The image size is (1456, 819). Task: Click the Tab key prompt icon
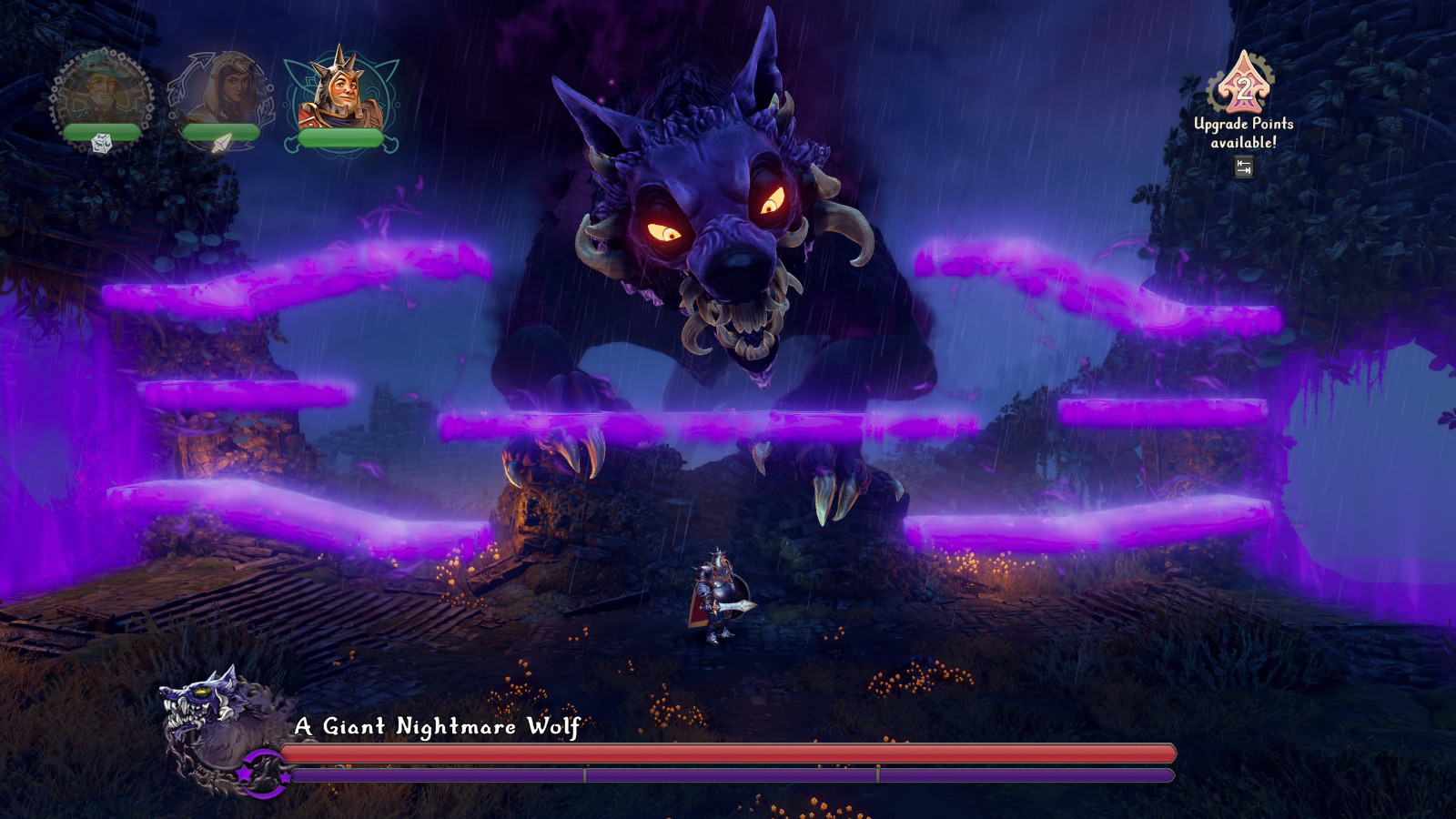tap(1244, 167)
